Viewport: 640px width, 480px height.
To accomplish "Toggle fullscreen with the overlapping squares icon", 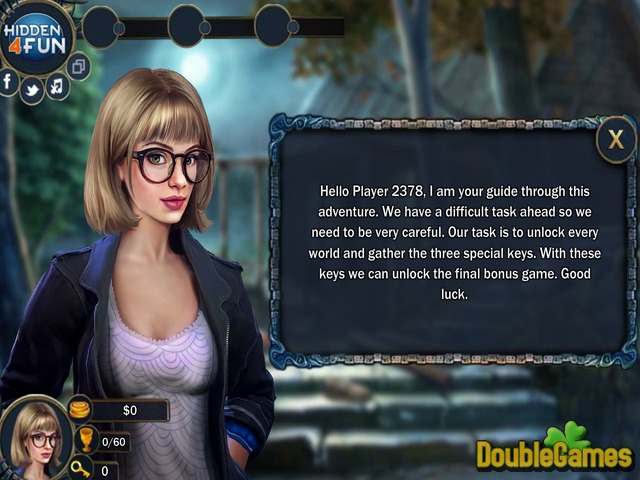I will tap(80, 66).
